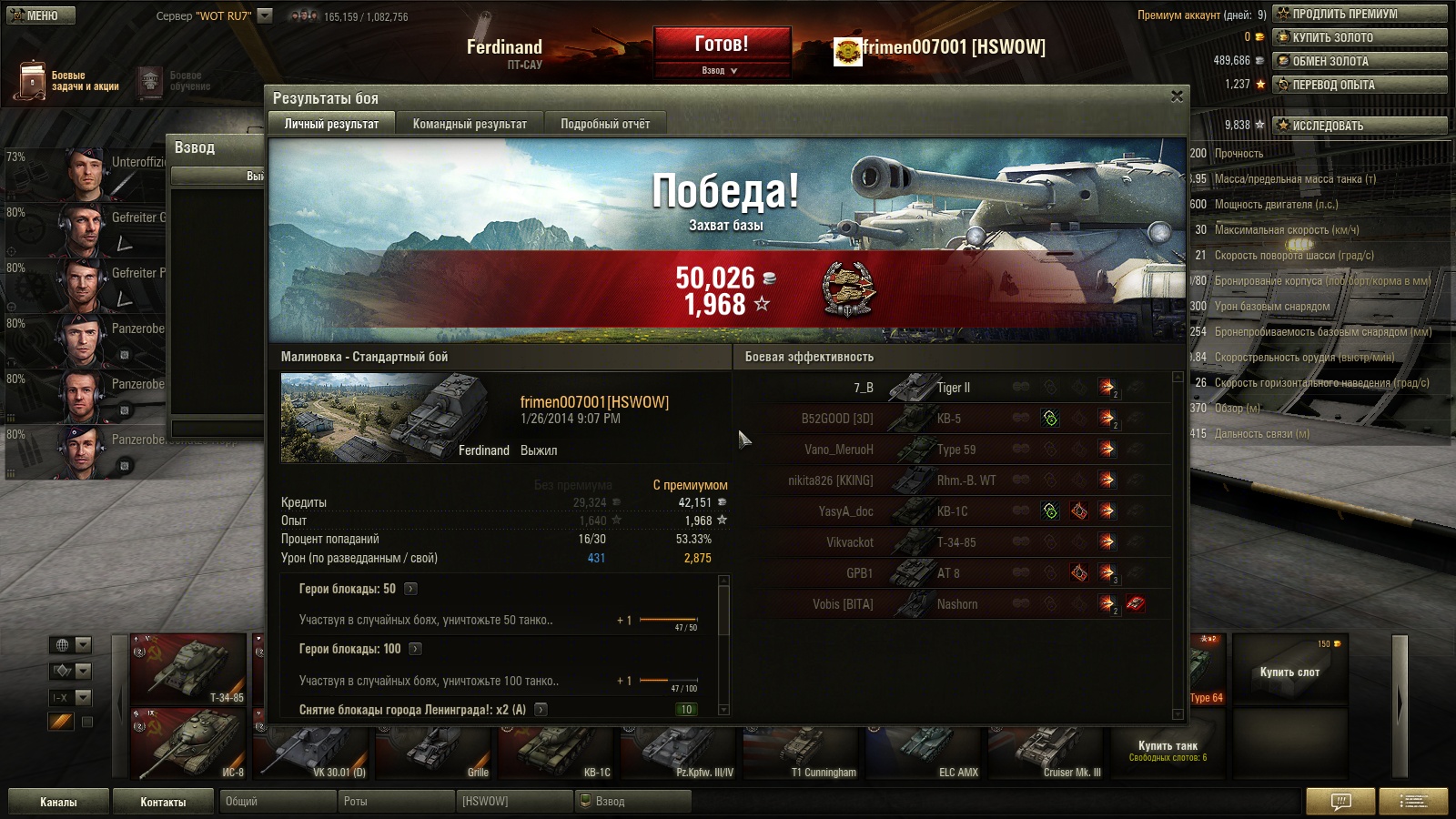Buy a tank via Купить танк
The height and width of the screenshot is (819, 1456).
pyautogui.click(x=1168, y=750)
